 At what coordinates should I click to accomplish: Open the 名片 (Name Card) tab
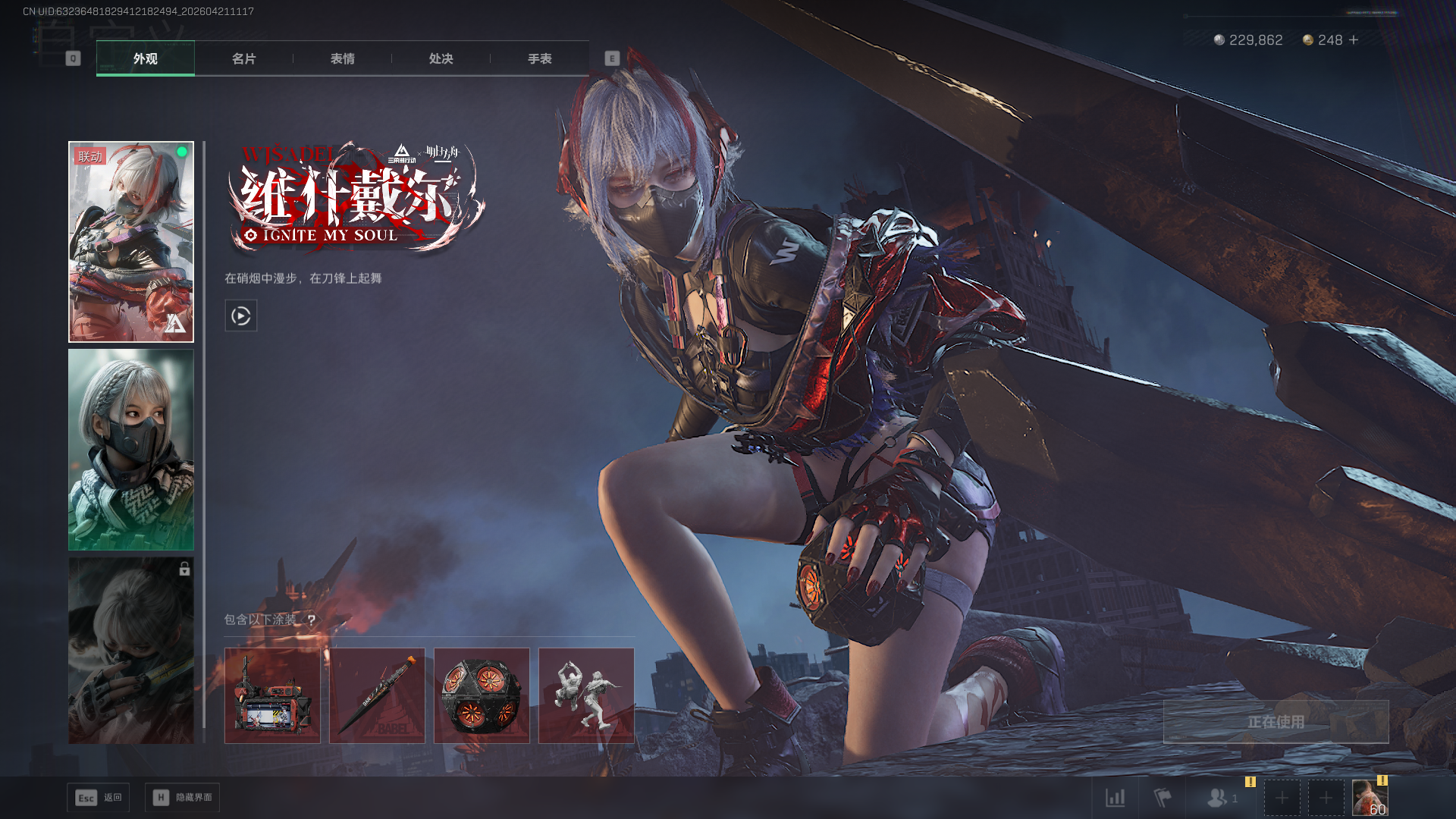pyautogui.click(x=243, y=58)
